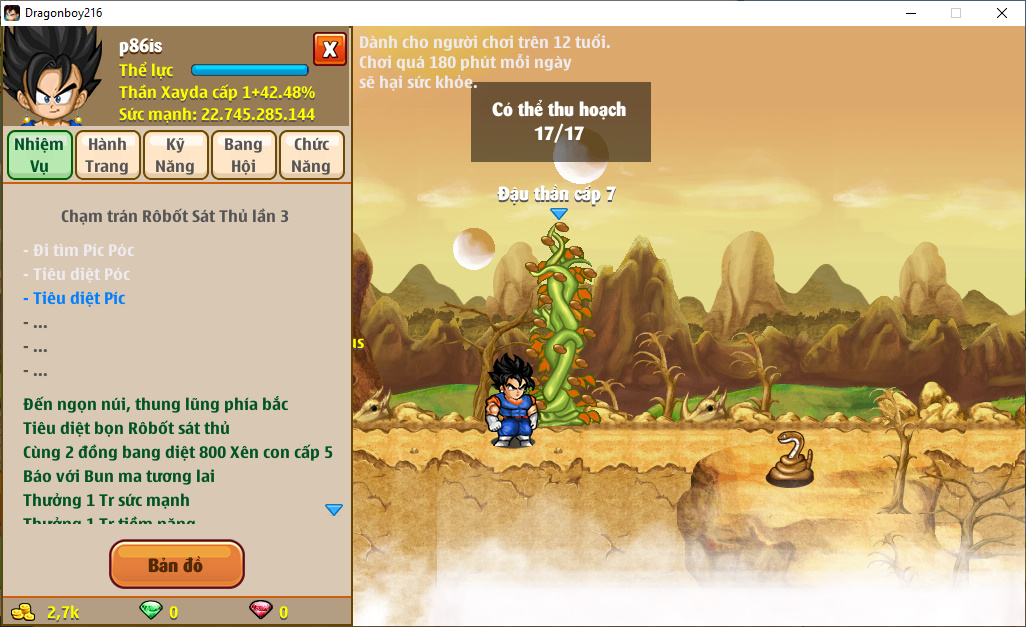Screen dimensions: 1026x627
Task: Minimize the Dragonboy216 window
Action: click(911, 13)
